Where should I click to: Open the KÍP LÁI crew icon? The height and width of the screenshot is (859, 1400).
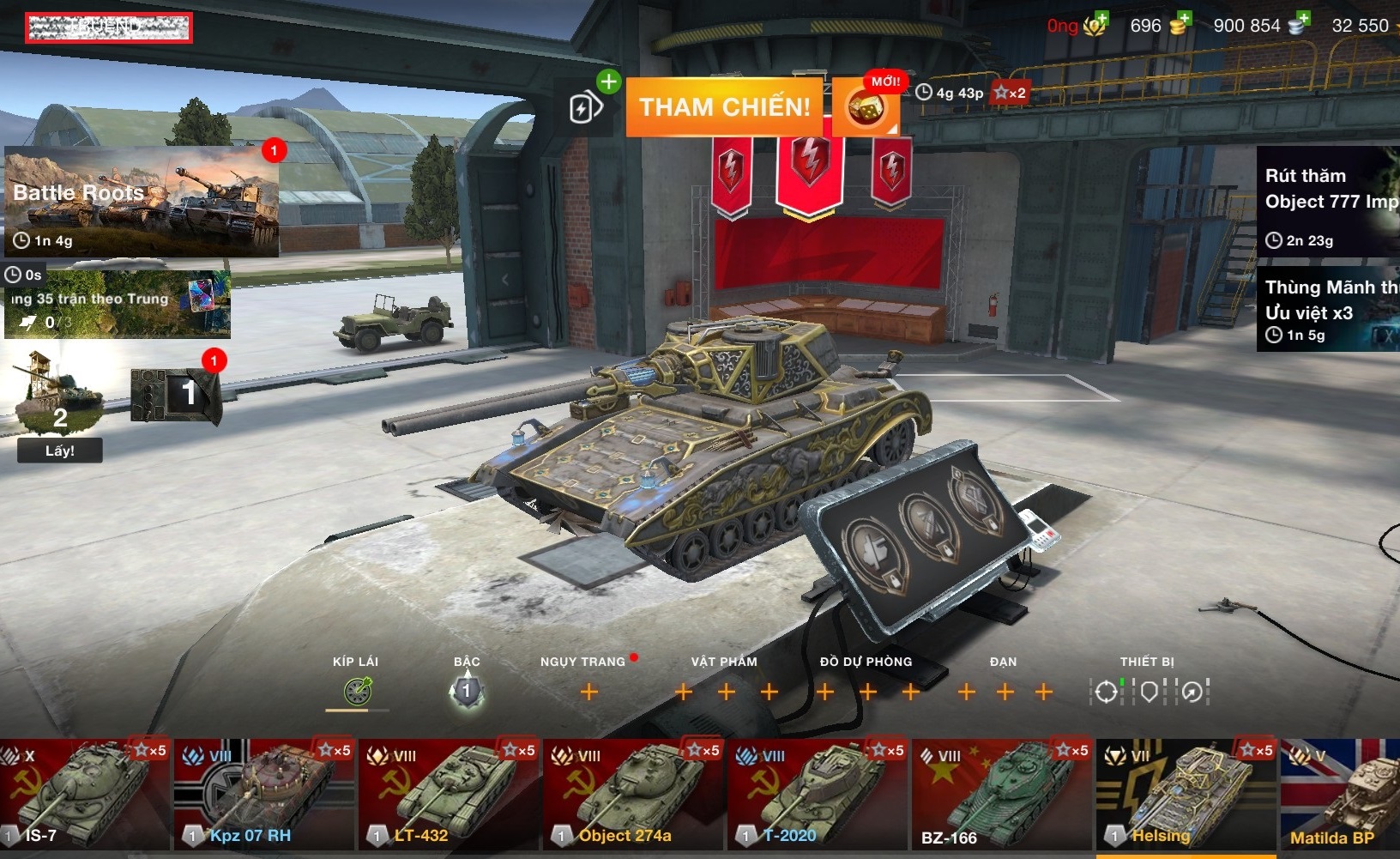(357, 691)
